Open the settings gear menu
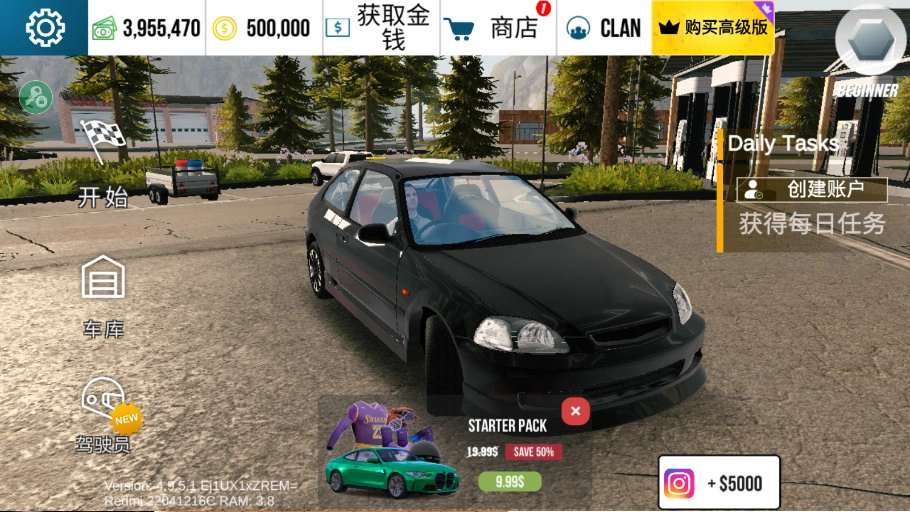 tap(45, 28)
